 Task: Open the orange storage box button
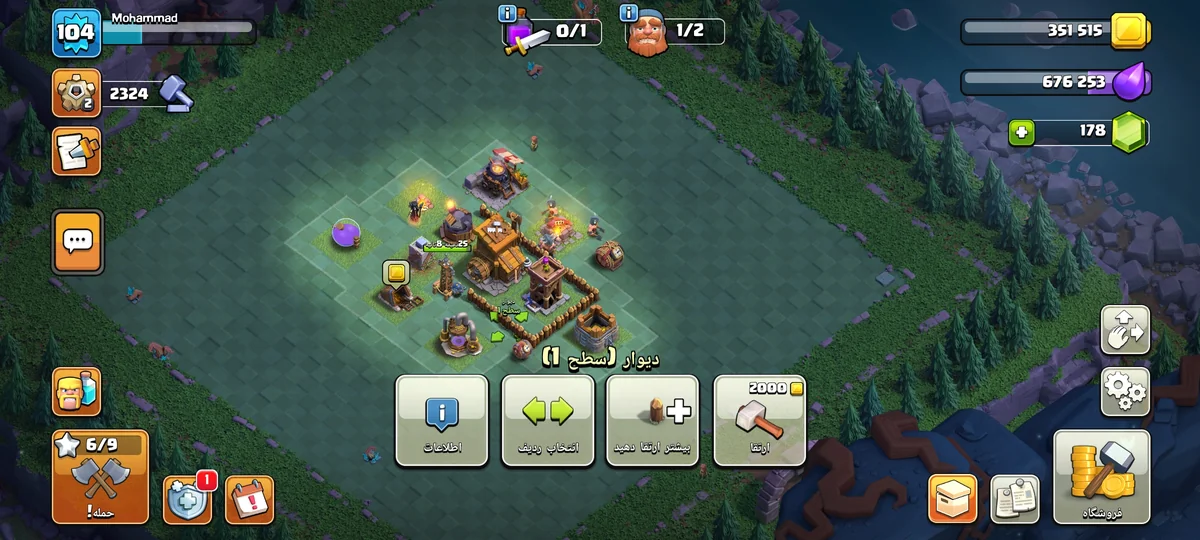pos(953,498)
